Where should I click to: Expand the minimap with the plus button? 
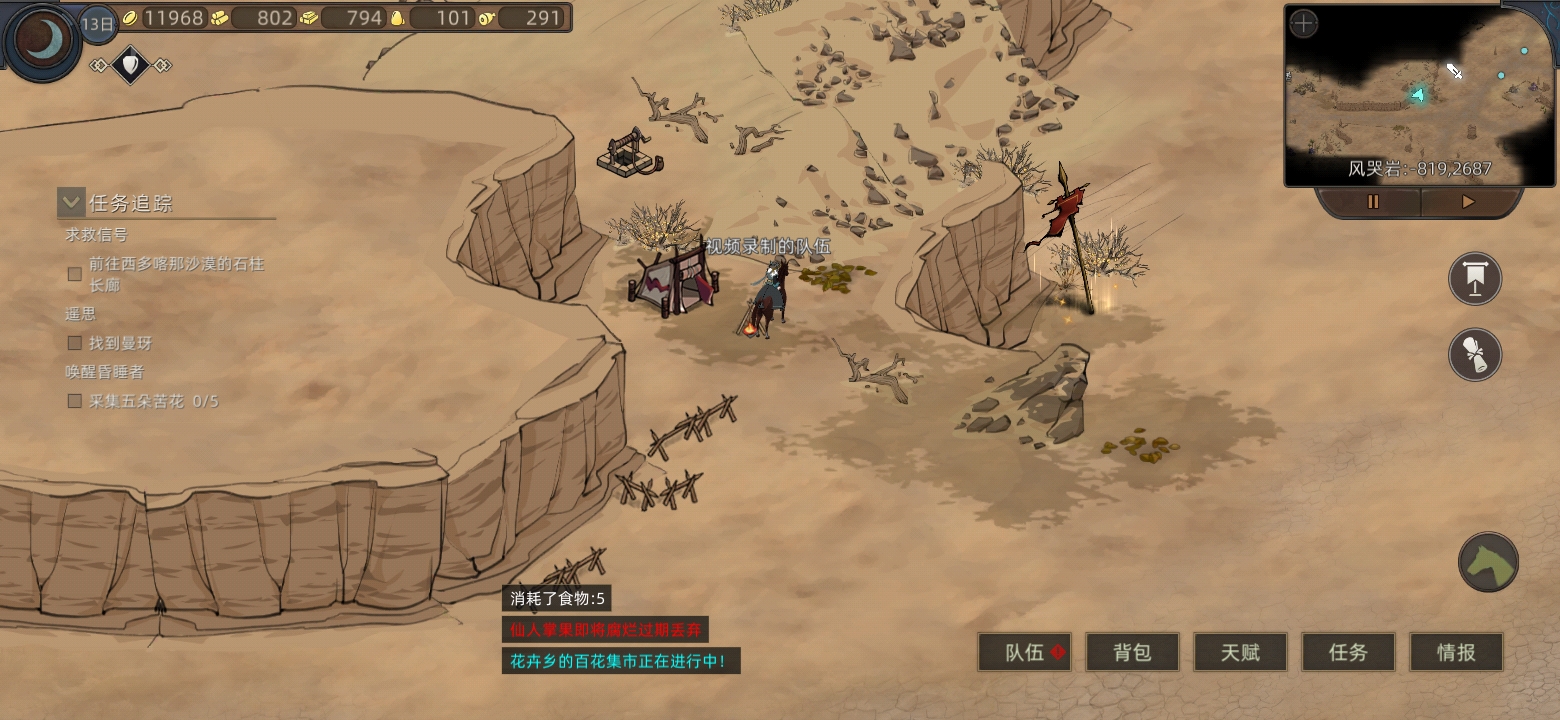point(1303,24)
